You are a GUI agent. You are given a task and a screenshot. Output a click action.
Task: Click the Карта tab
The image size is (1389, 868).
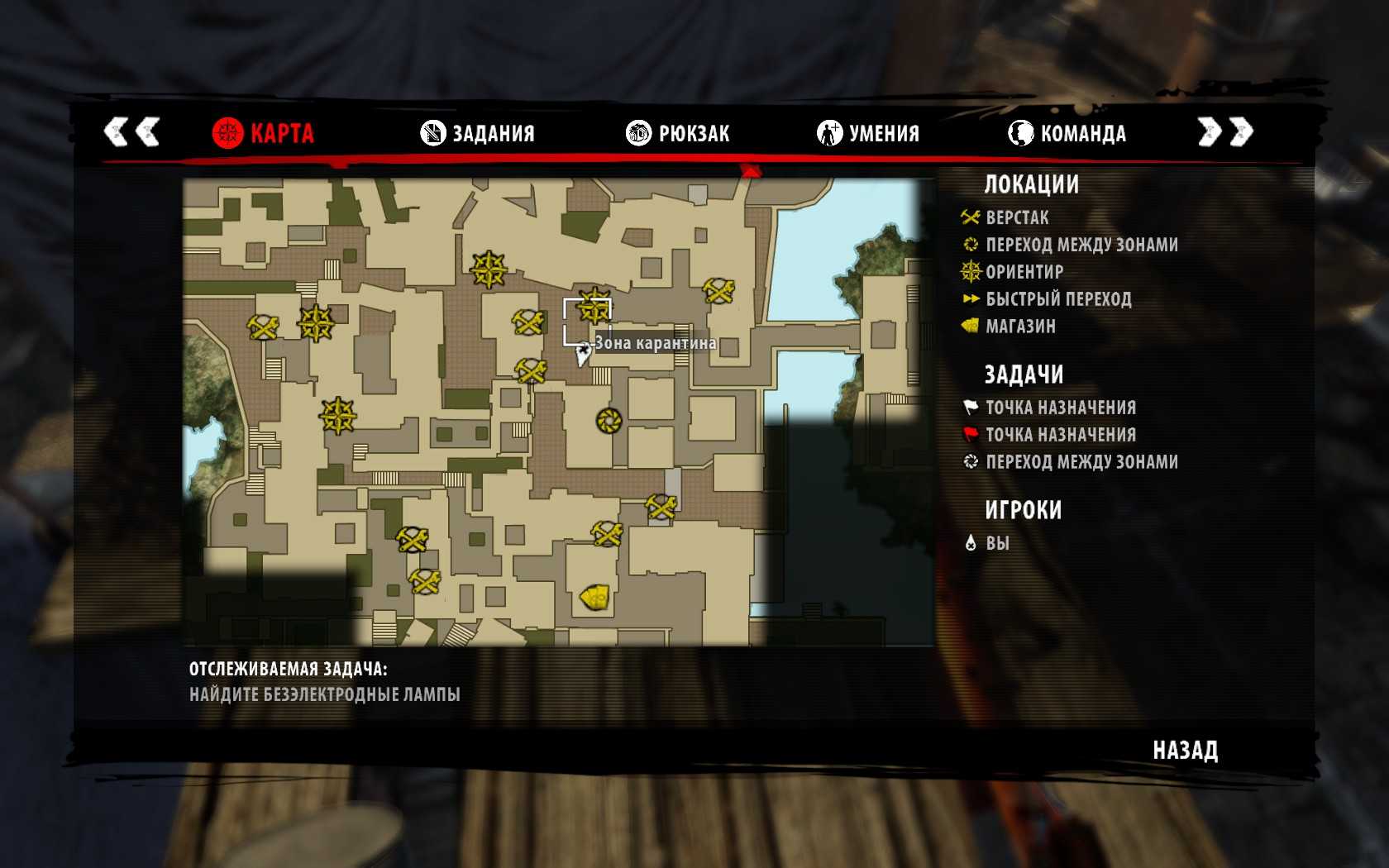[x=263, y=133]
